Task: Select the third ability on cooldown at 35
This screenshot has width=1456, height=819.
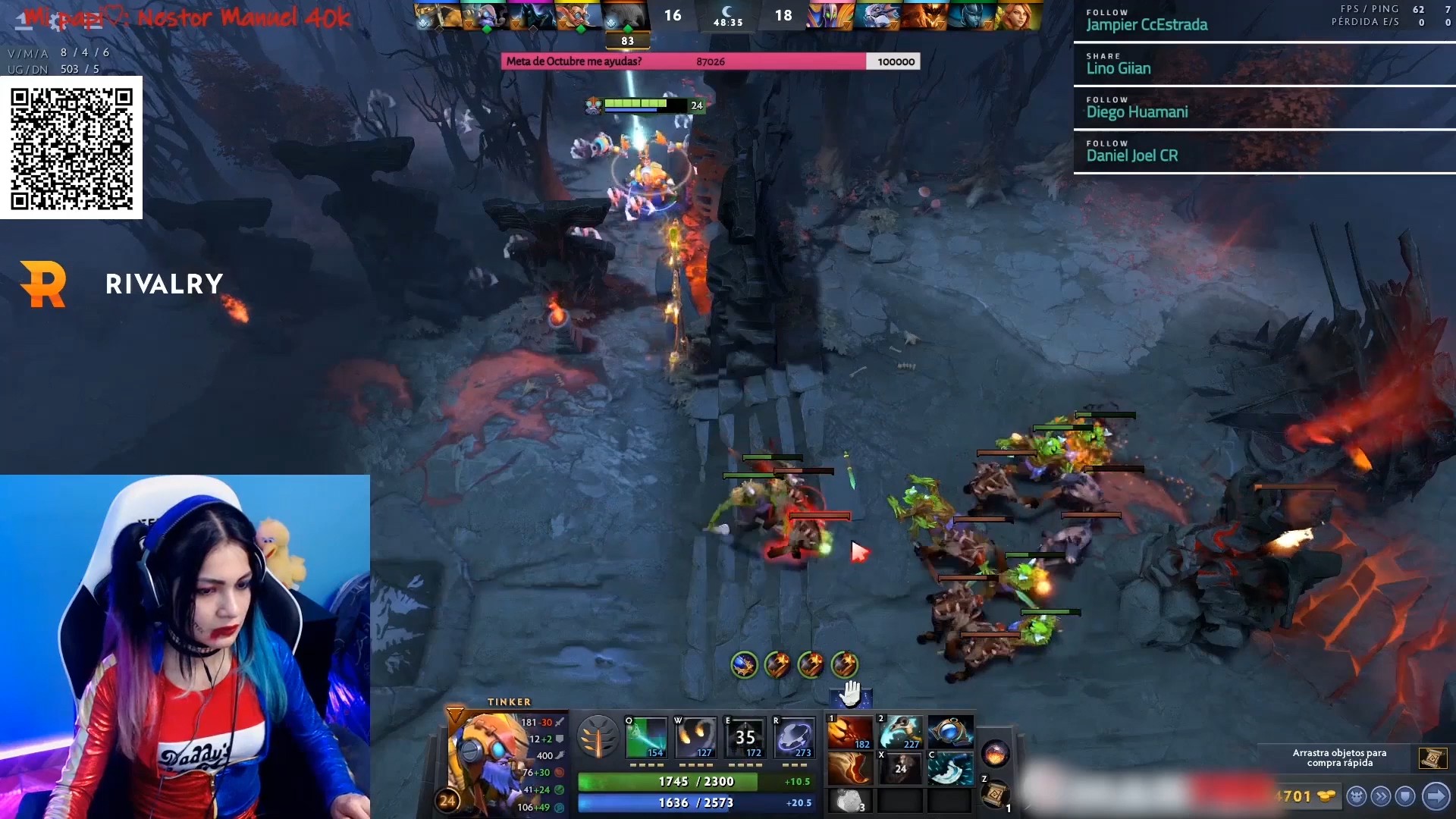Action: 745,736
